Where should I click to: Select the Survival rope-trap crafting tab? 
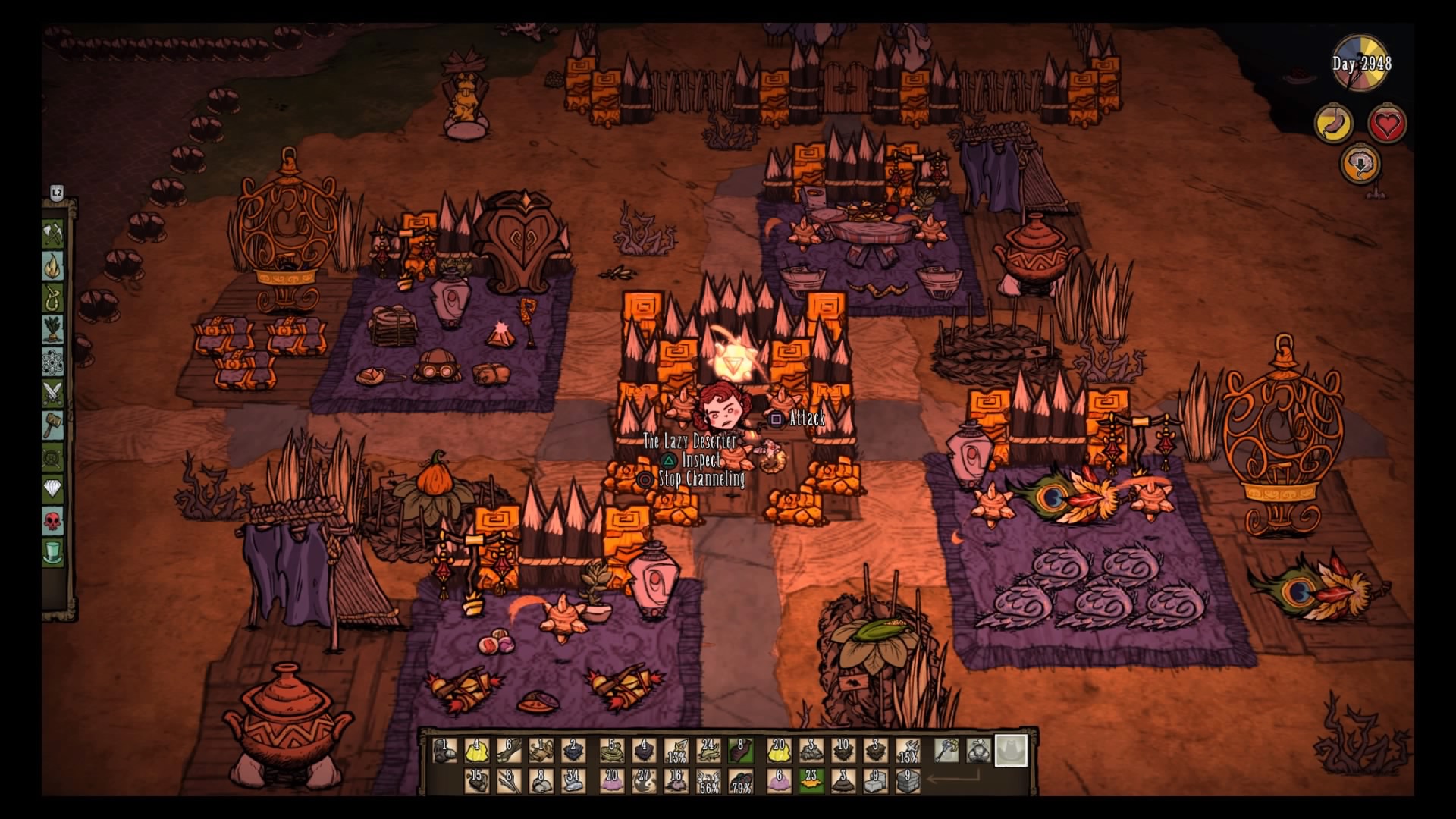coord(53,298)
